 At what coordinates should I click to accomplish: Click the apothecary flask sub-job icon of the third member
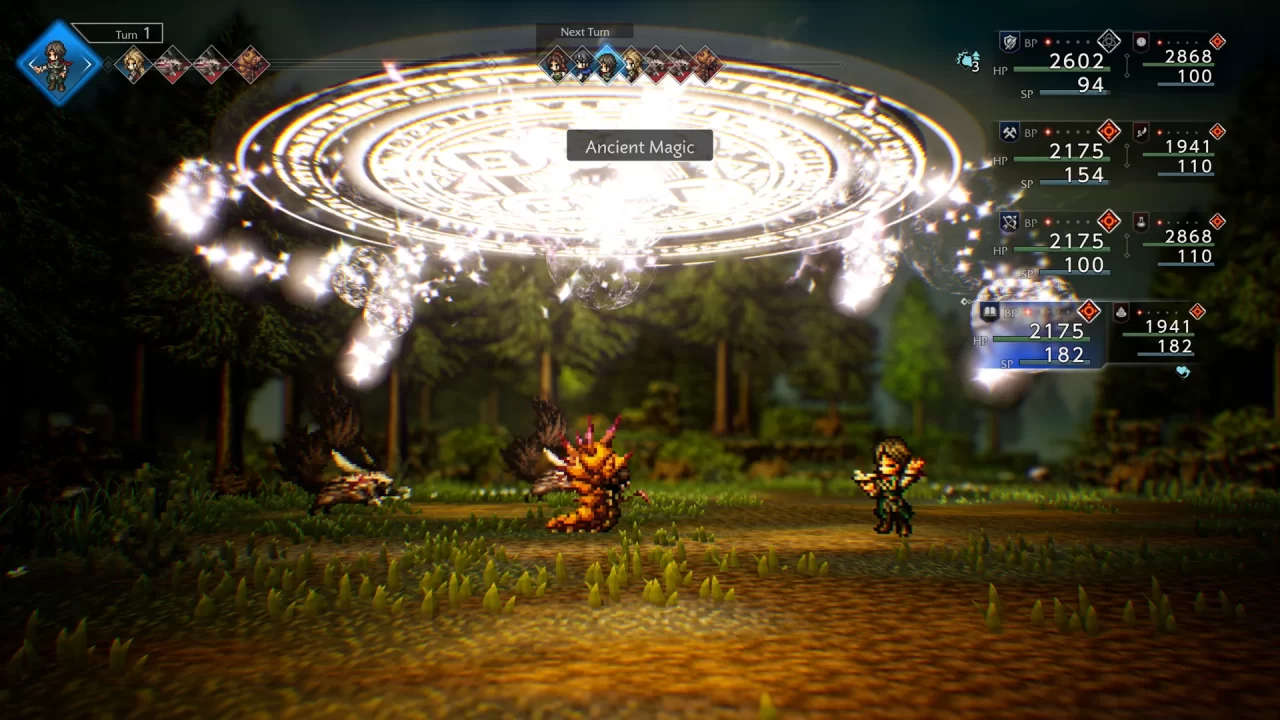(x=1141, y=222)
